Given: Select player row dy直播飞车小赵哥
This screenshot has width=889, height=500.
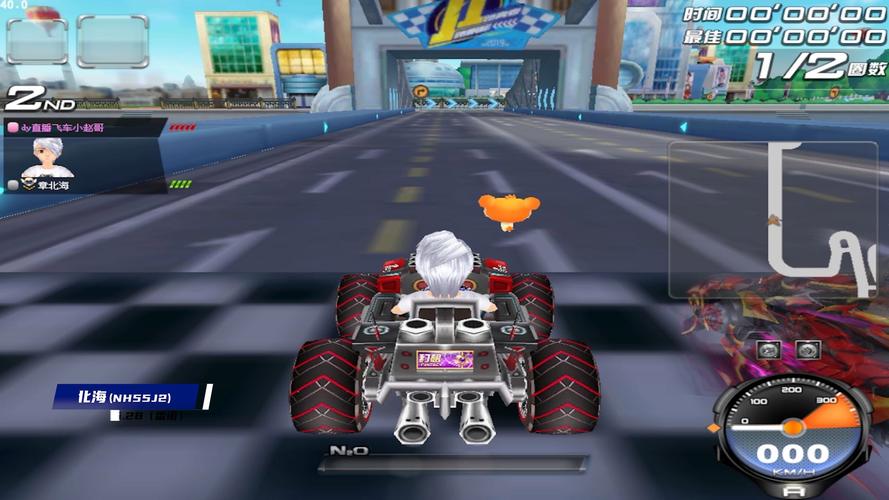Looking at the screenshot, I should (x=84, y=127).
